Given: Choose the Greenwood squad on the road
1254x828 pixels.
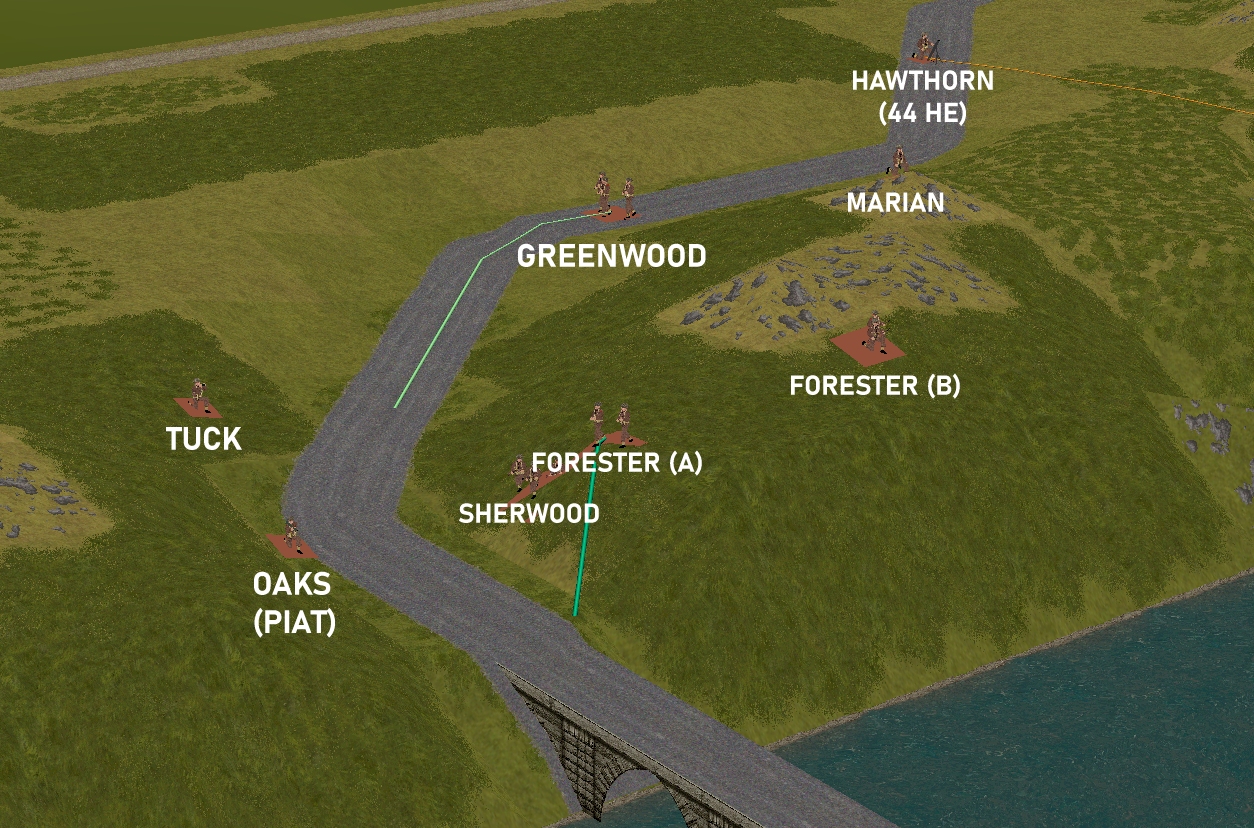Looking at the screenshot, I should click(x=614, y=197).
